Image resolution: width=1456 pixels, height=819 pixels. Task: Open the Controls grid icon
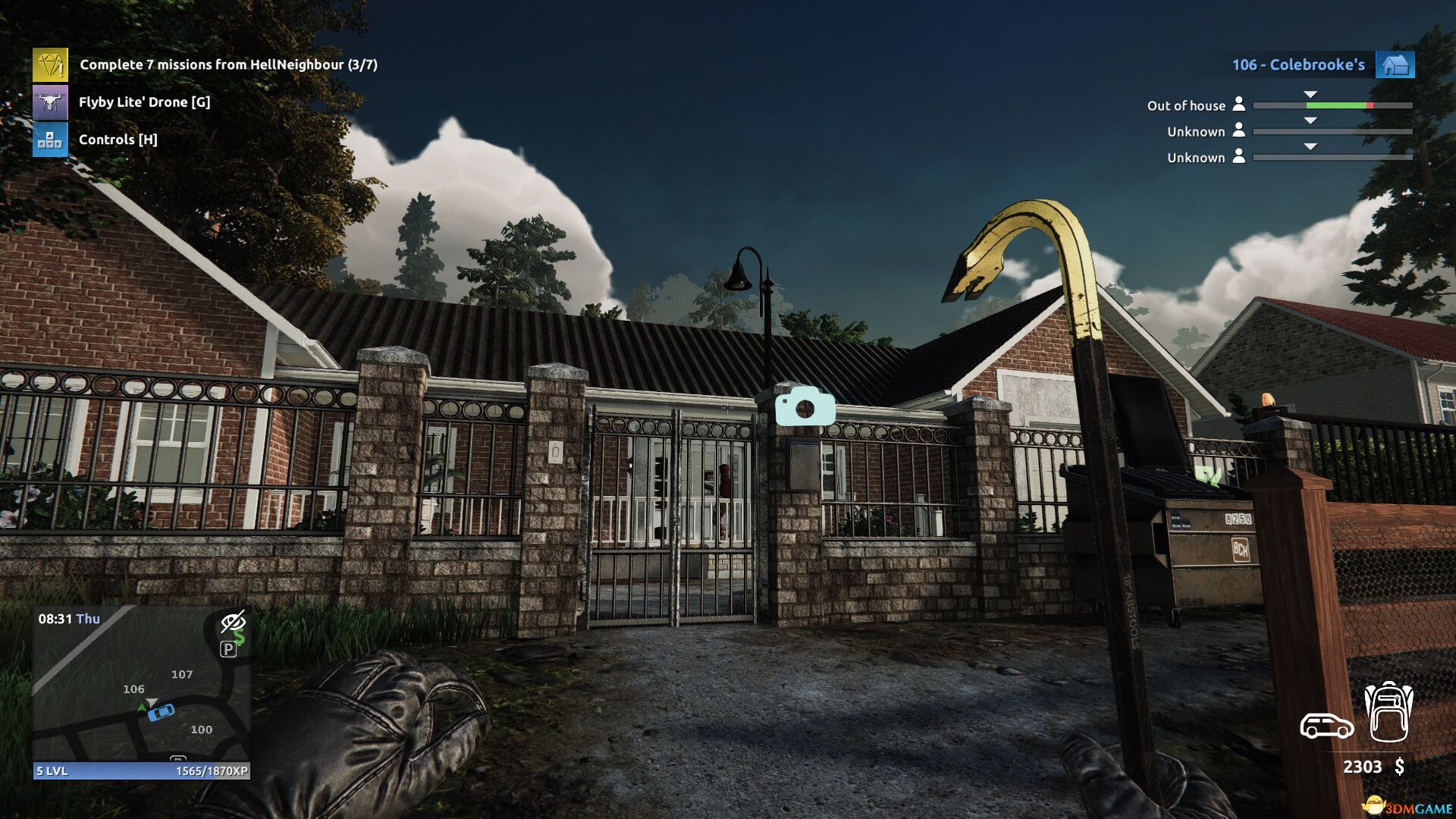(50, 140)
